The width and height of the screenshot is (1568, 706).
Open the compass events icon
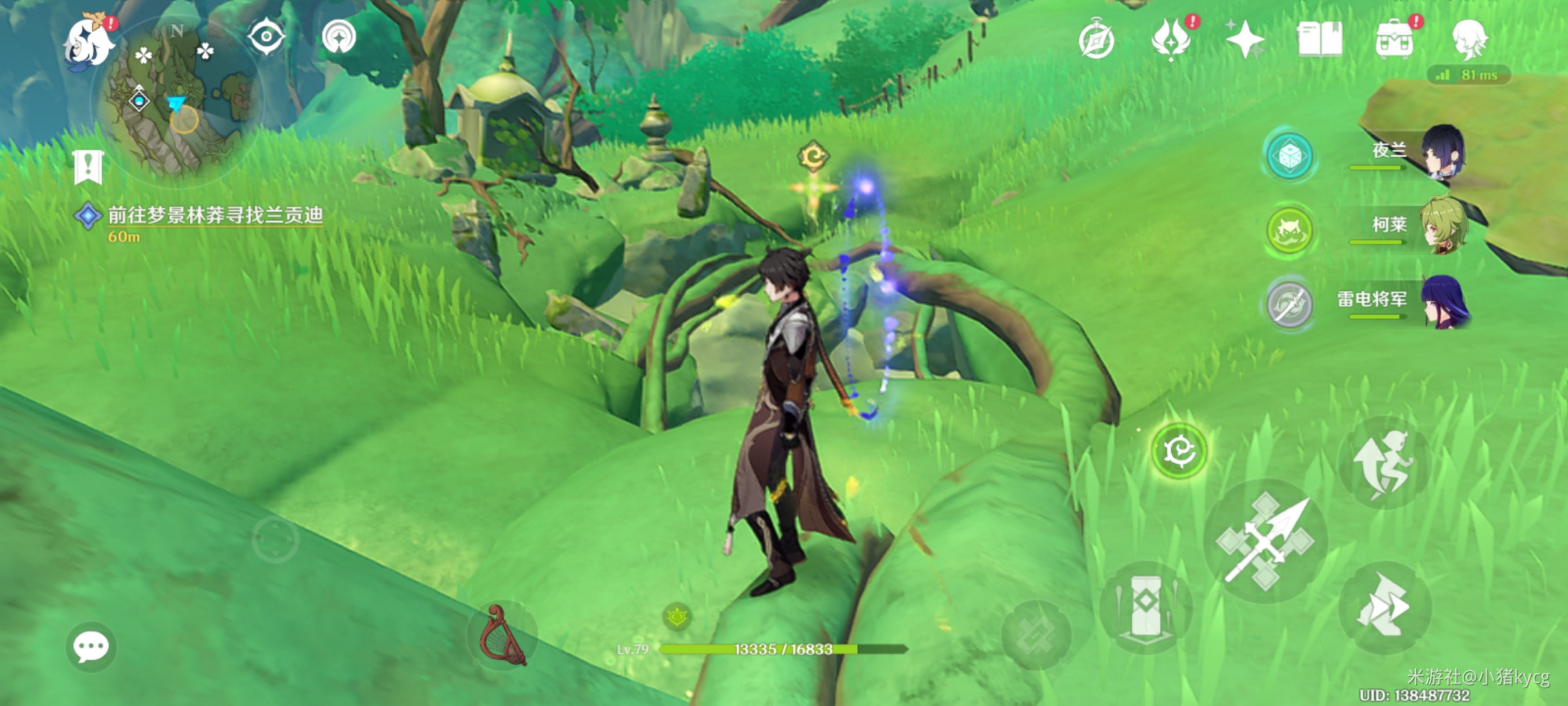pos(1096,41)
